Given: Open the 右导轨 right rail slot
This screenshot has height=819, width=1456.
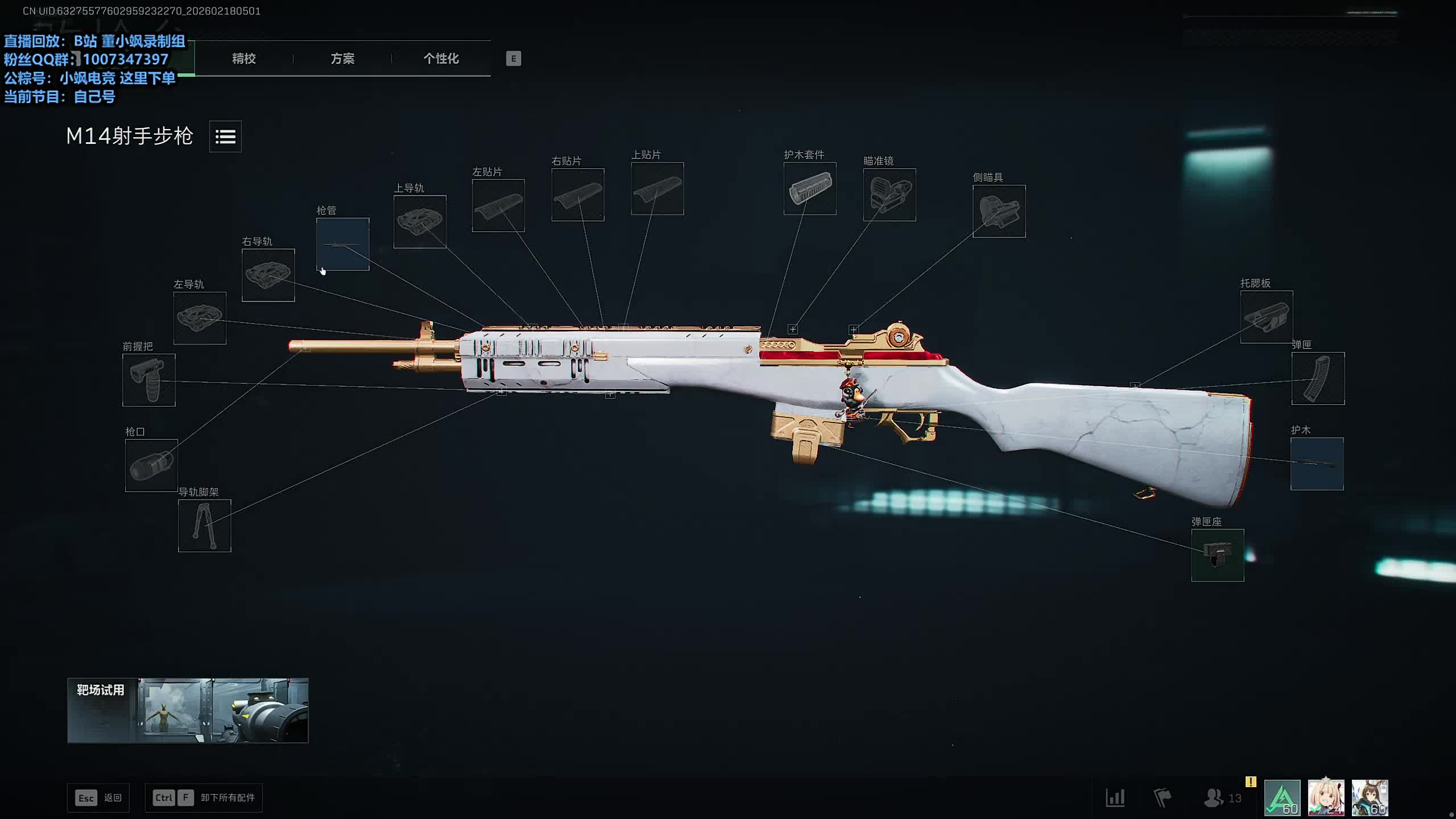Looking at the screenshot, I should point(268,275).
